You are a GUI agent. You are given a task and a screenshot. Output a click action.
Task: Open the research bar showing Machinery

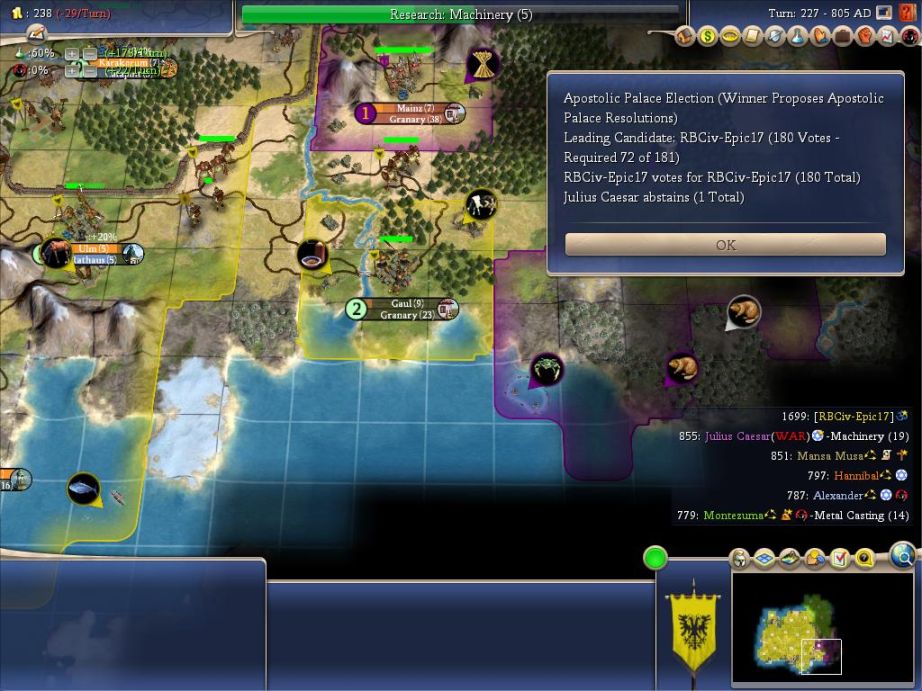coord(461,15)
